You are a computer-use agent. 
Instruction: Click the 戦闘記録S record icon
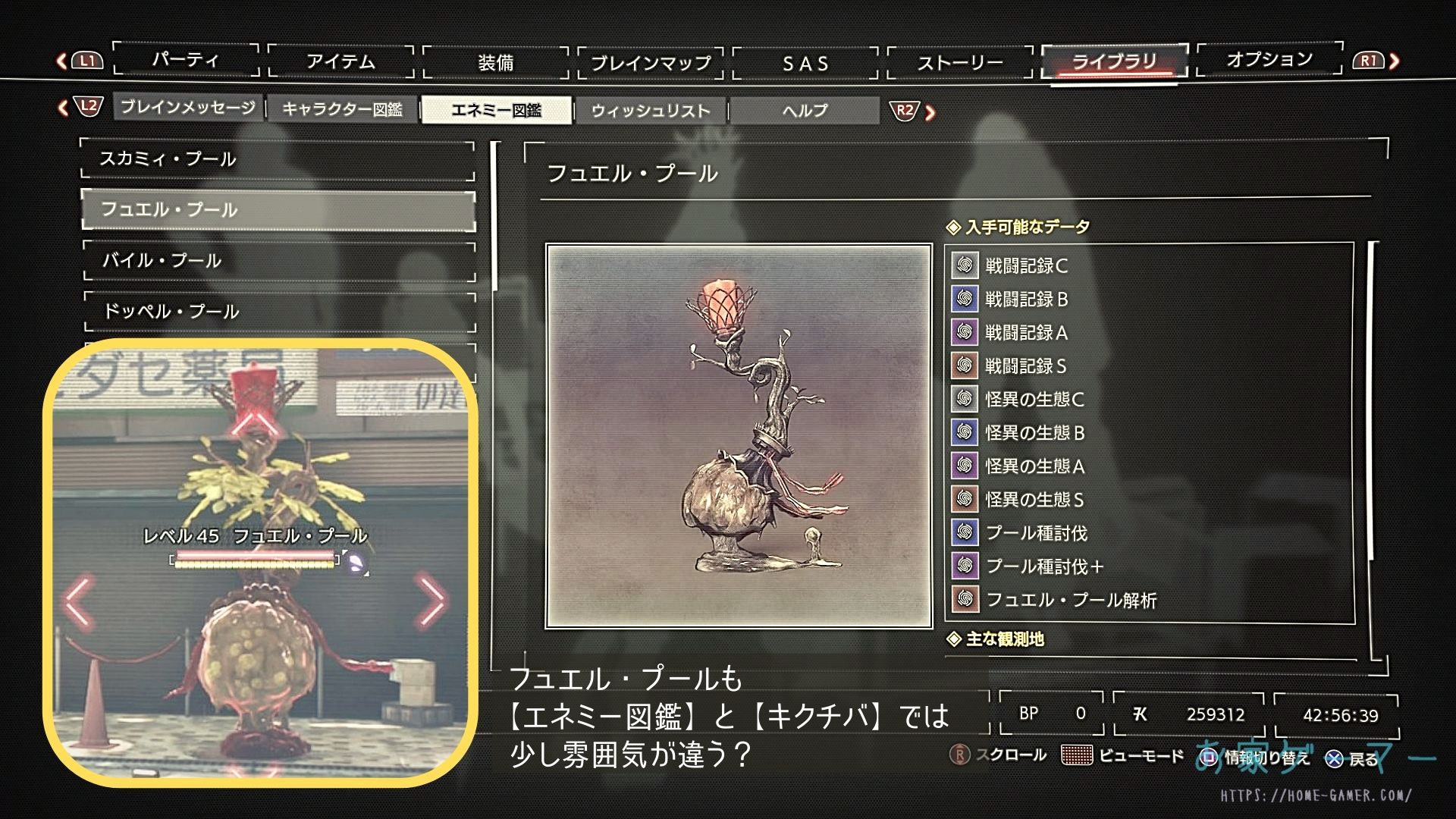(x=964, y=366)
